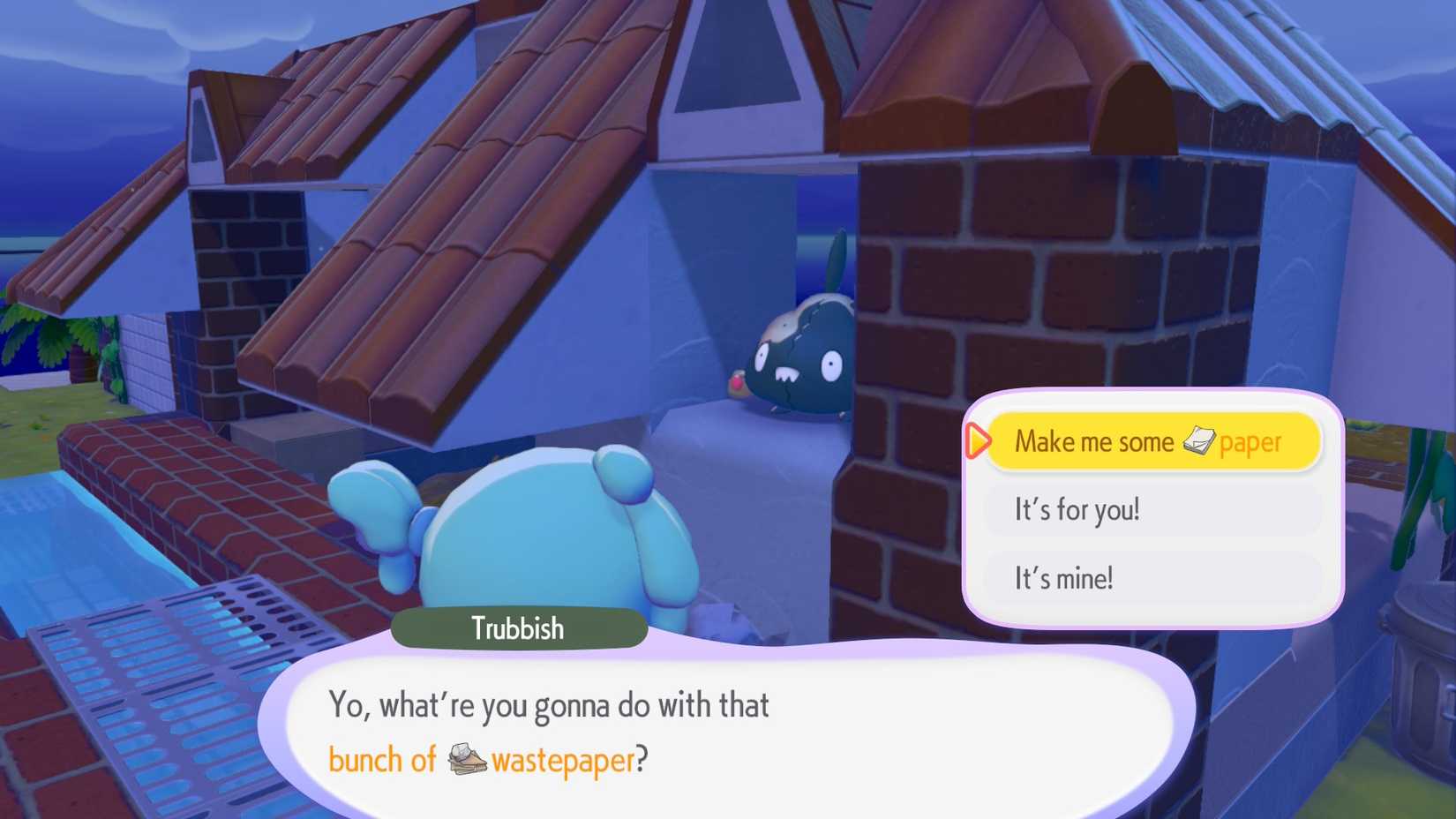Select the highlighted 'Make me some paper' option
1456x819 pixels.
1147,441
